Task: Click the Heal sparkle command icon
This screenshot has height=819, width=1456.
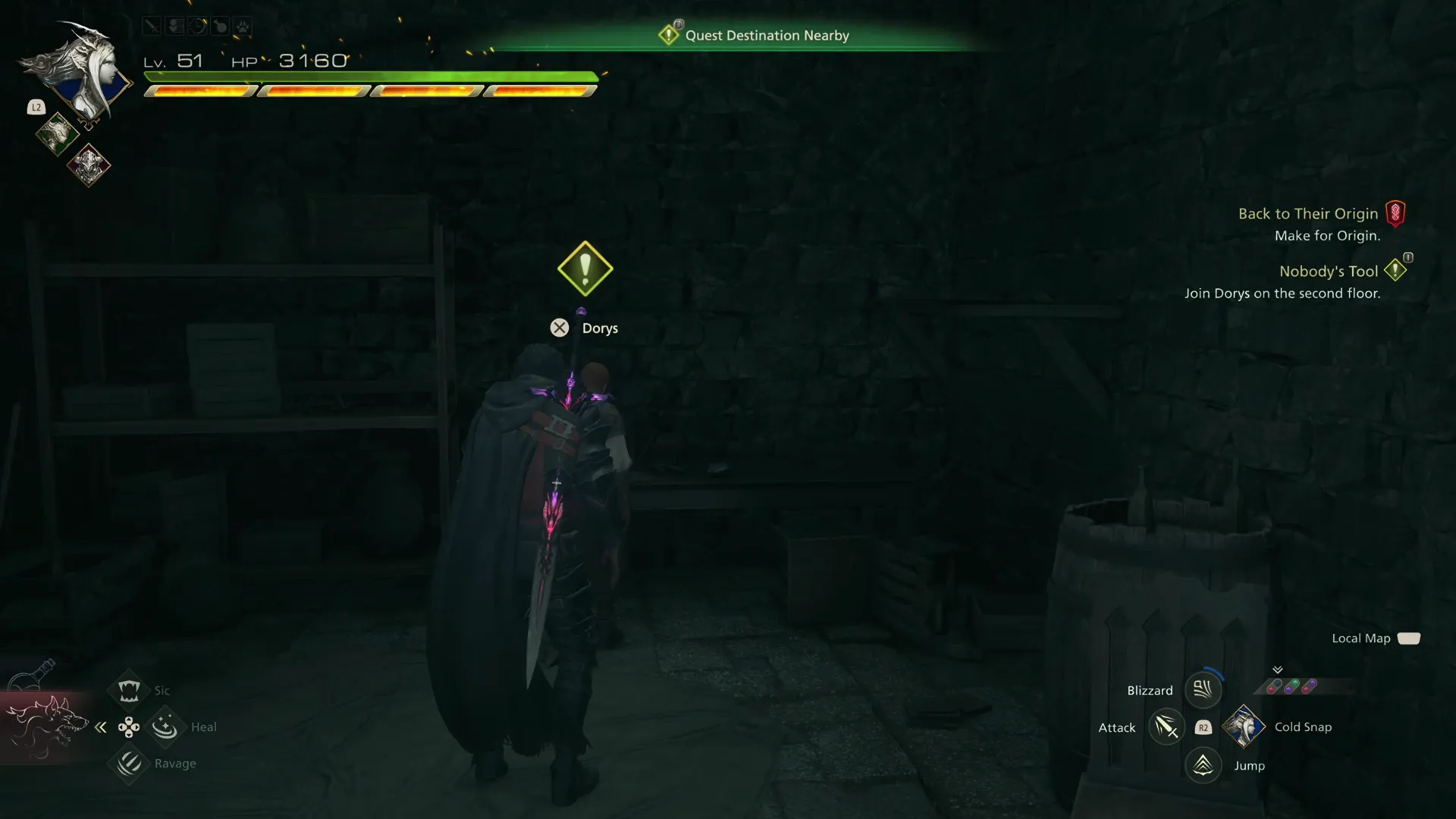Action: (x=165, y=726)
